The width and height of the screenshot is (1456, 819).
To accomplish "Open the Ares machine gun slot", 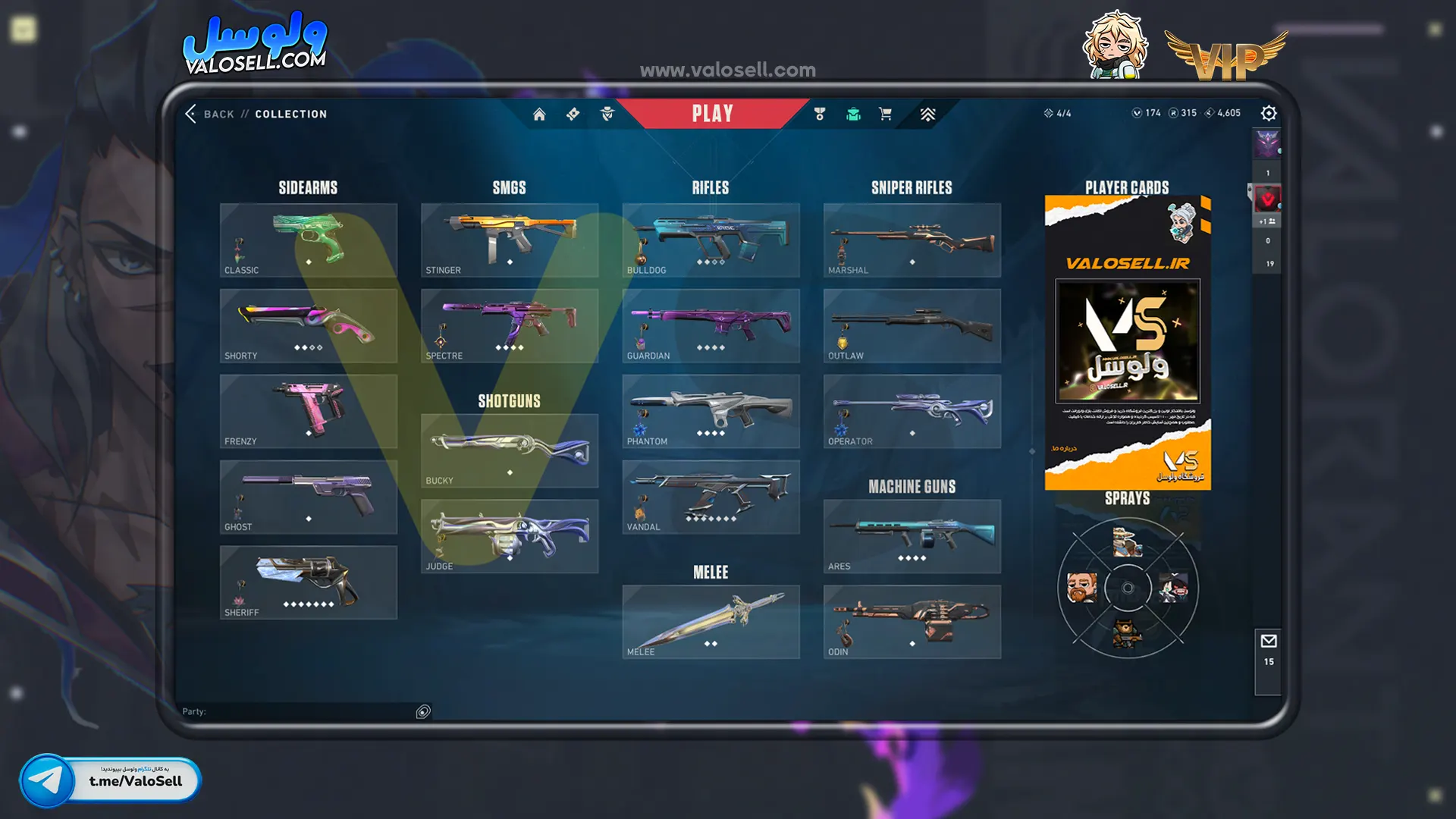I will (912, 536).
